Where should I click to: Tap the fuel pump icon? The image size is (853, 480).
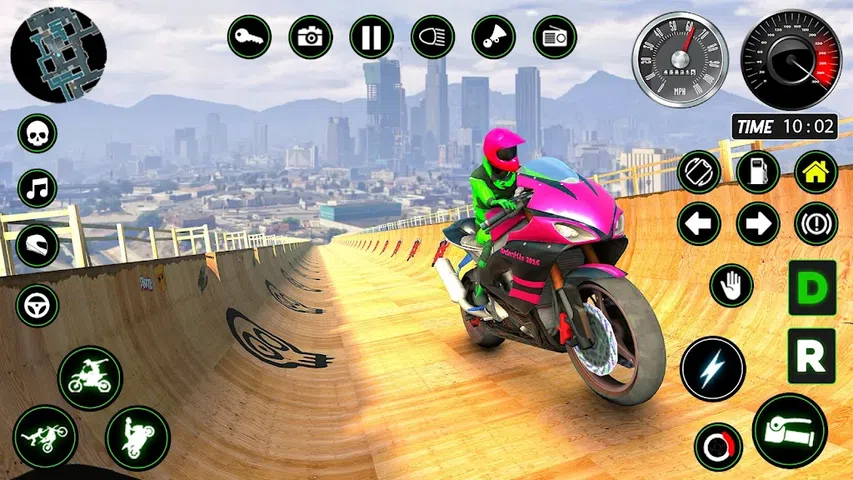(757, 172)
